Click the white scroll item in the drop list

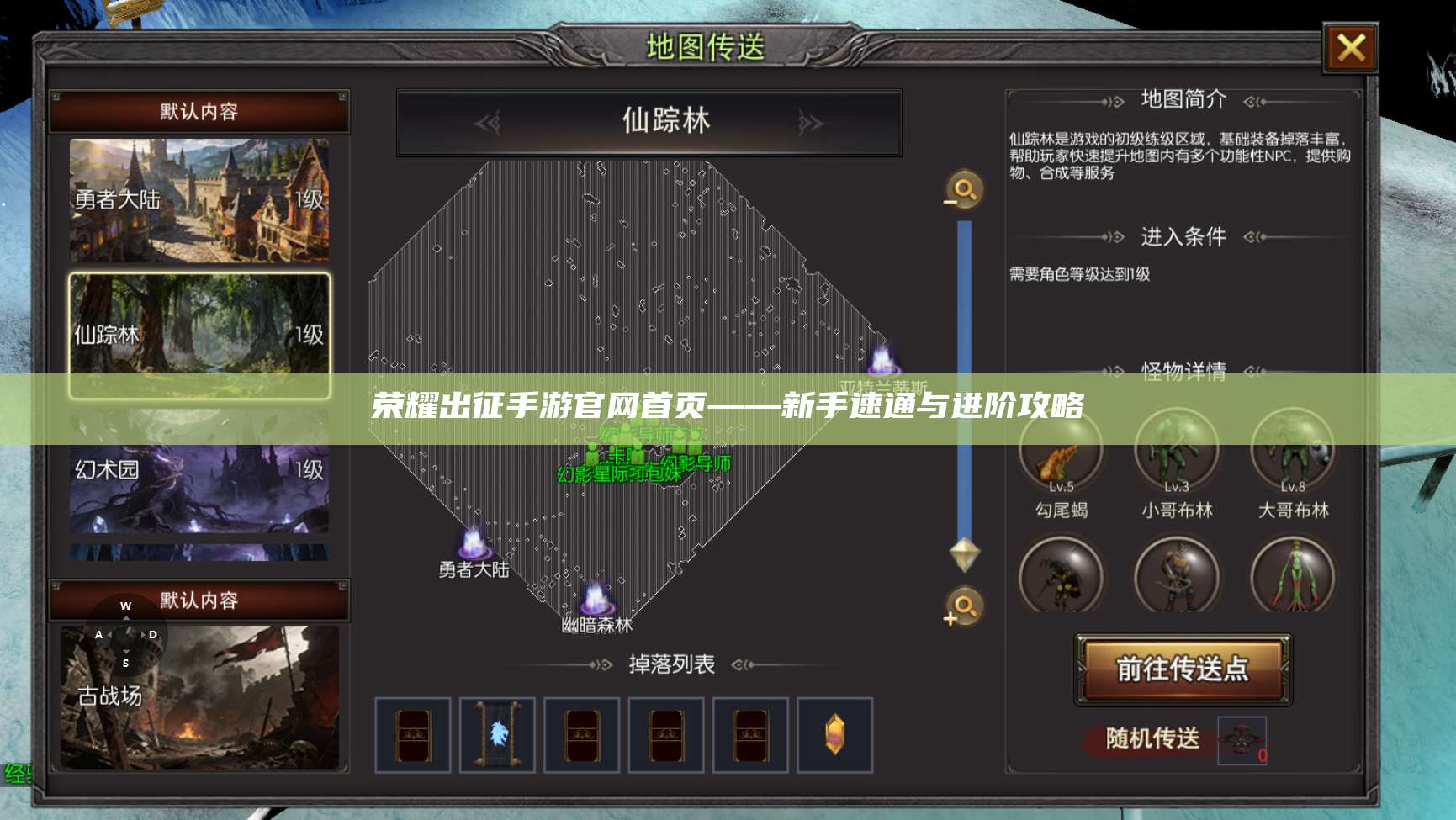click(x=498, y=733)
